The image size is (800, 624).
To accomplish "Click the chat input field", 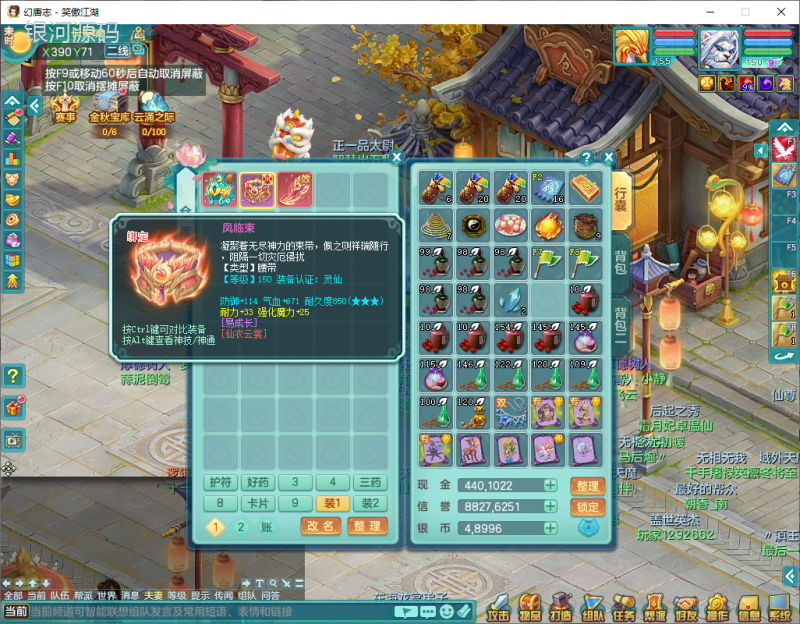I will pos(200,611).
